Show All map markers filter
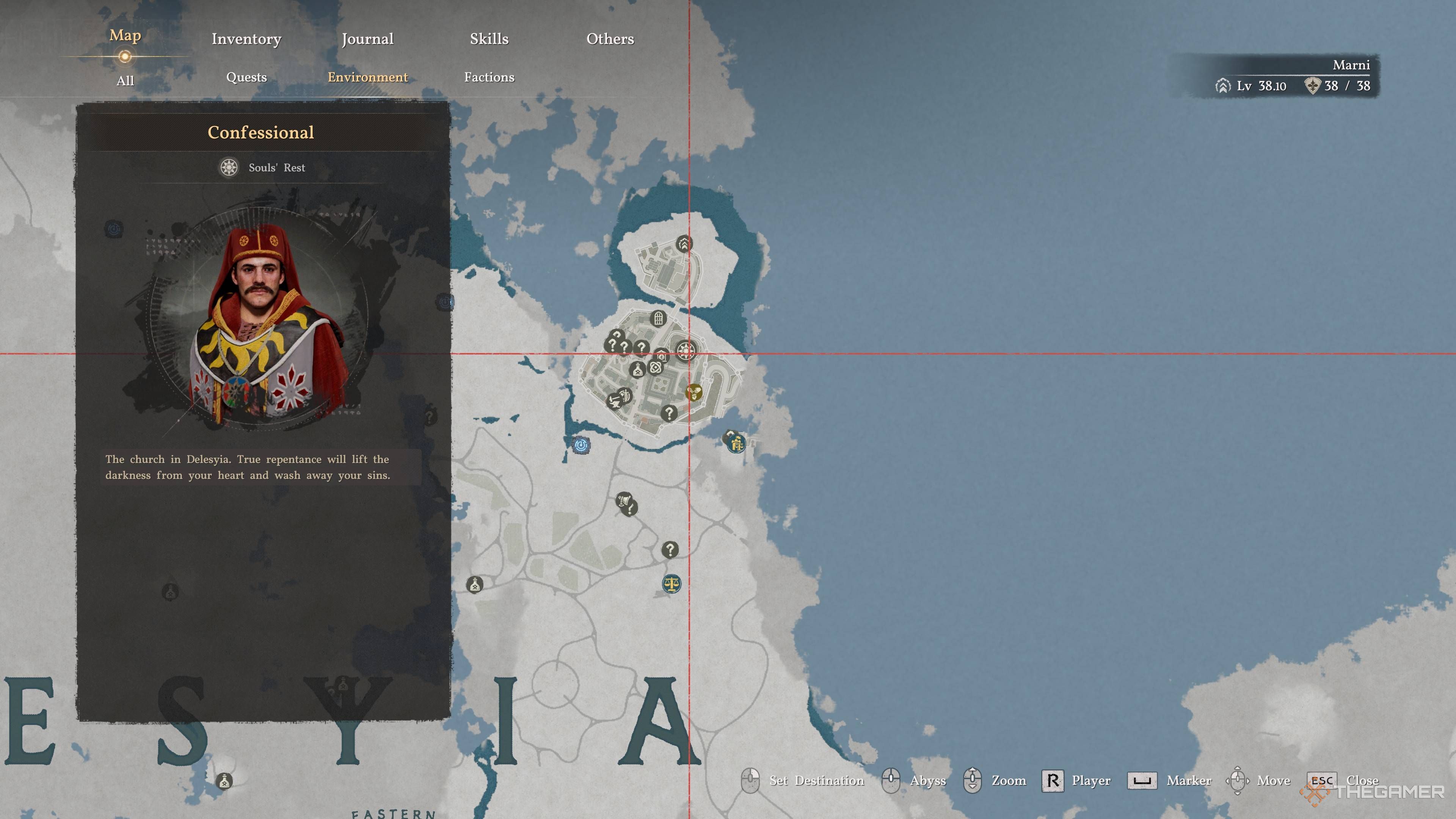The image size is (1456, 819). [x=125, y=81]
